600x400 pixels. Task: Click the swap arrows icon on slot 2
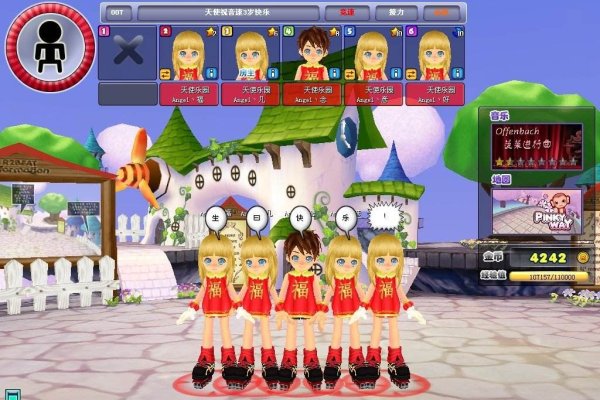164,74
